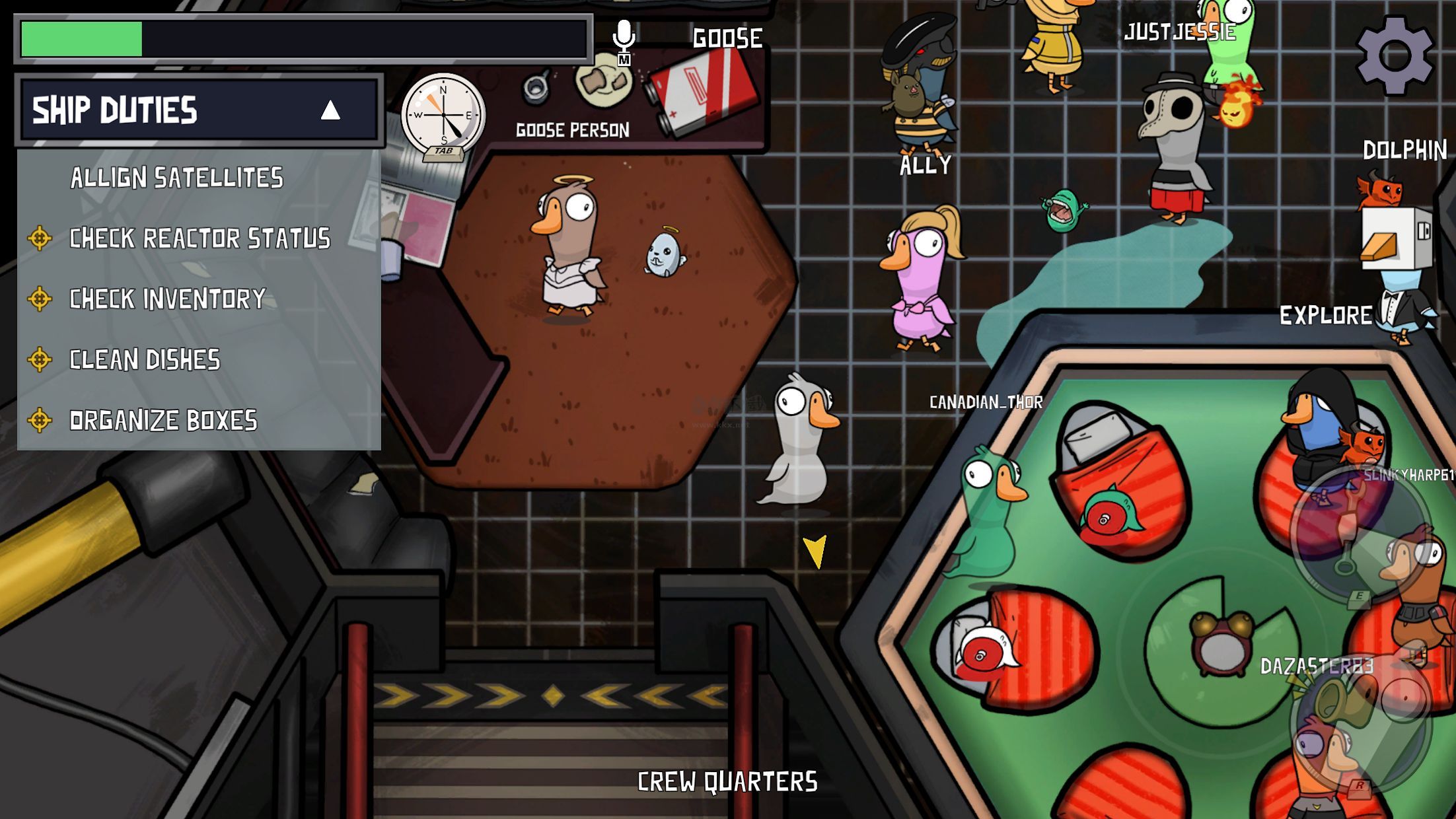
Task: Open the settings gear menu
Action: click(1395, 55)
